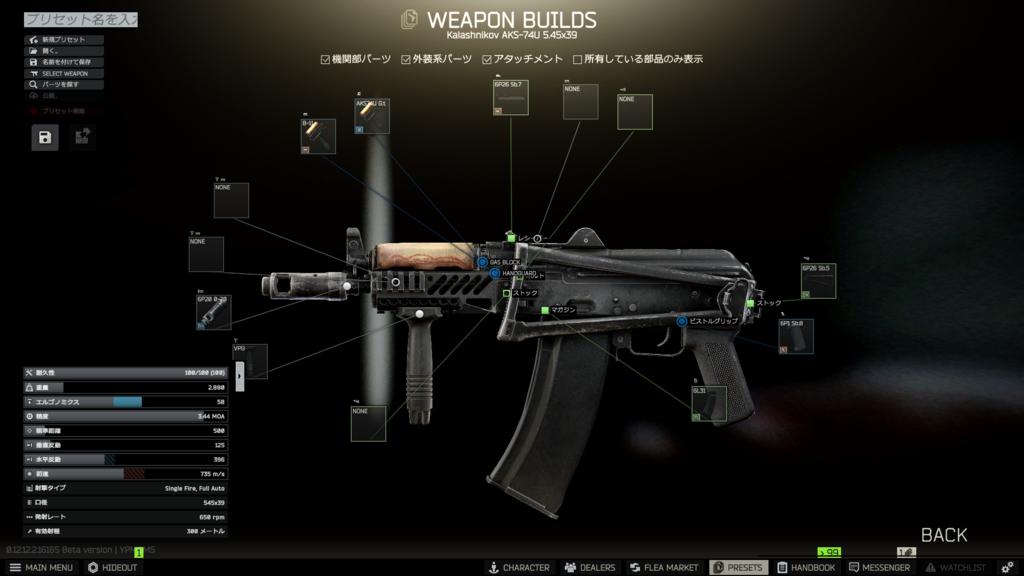
Task: Open the CHARACTER tab
Action: click(518, 567)
